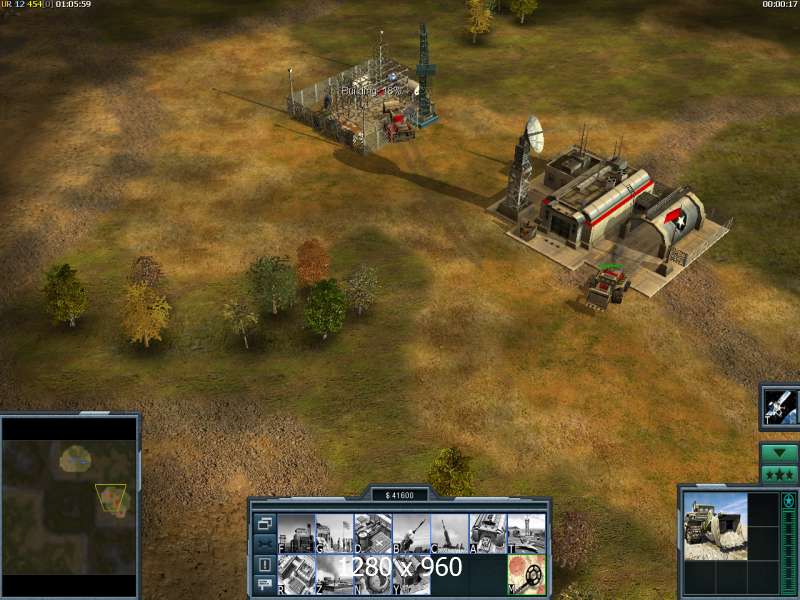Activate the satellite special power icon

tap(780, 405)
